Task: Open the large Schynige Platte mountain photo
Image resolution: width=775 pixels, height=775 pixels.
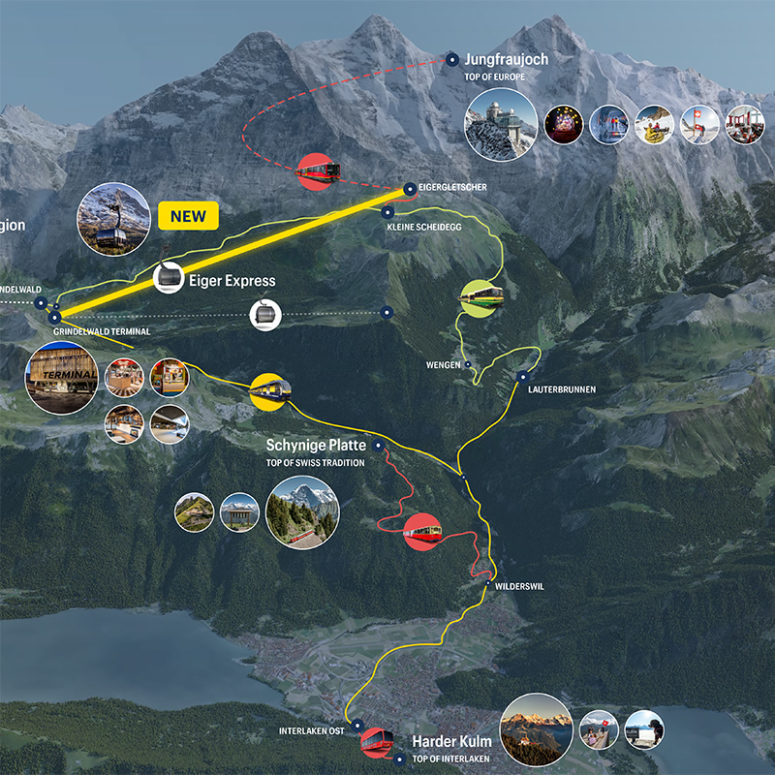Action: (302, 511)
